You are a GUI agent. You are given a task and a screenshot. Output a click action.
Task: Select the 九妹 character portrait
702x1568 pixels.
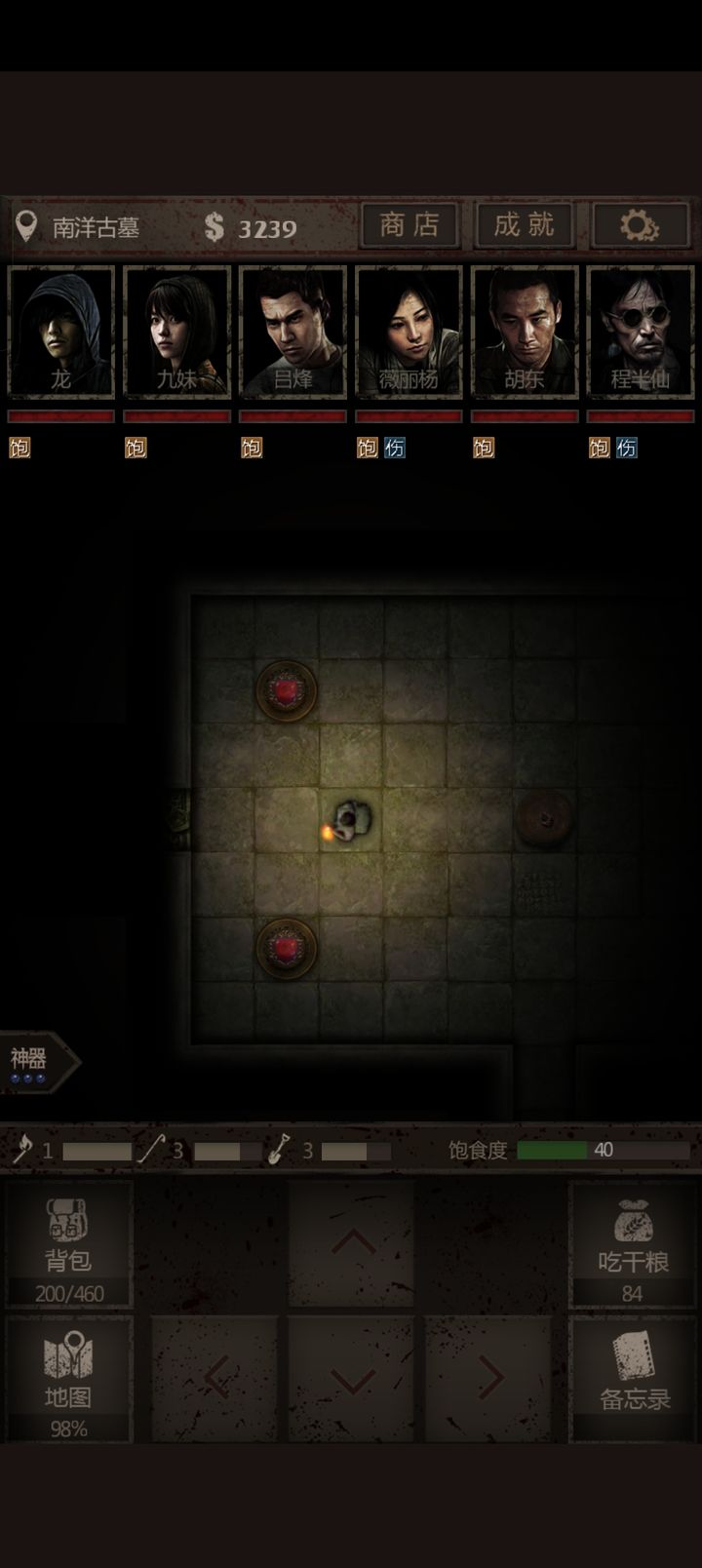[177, 333]
